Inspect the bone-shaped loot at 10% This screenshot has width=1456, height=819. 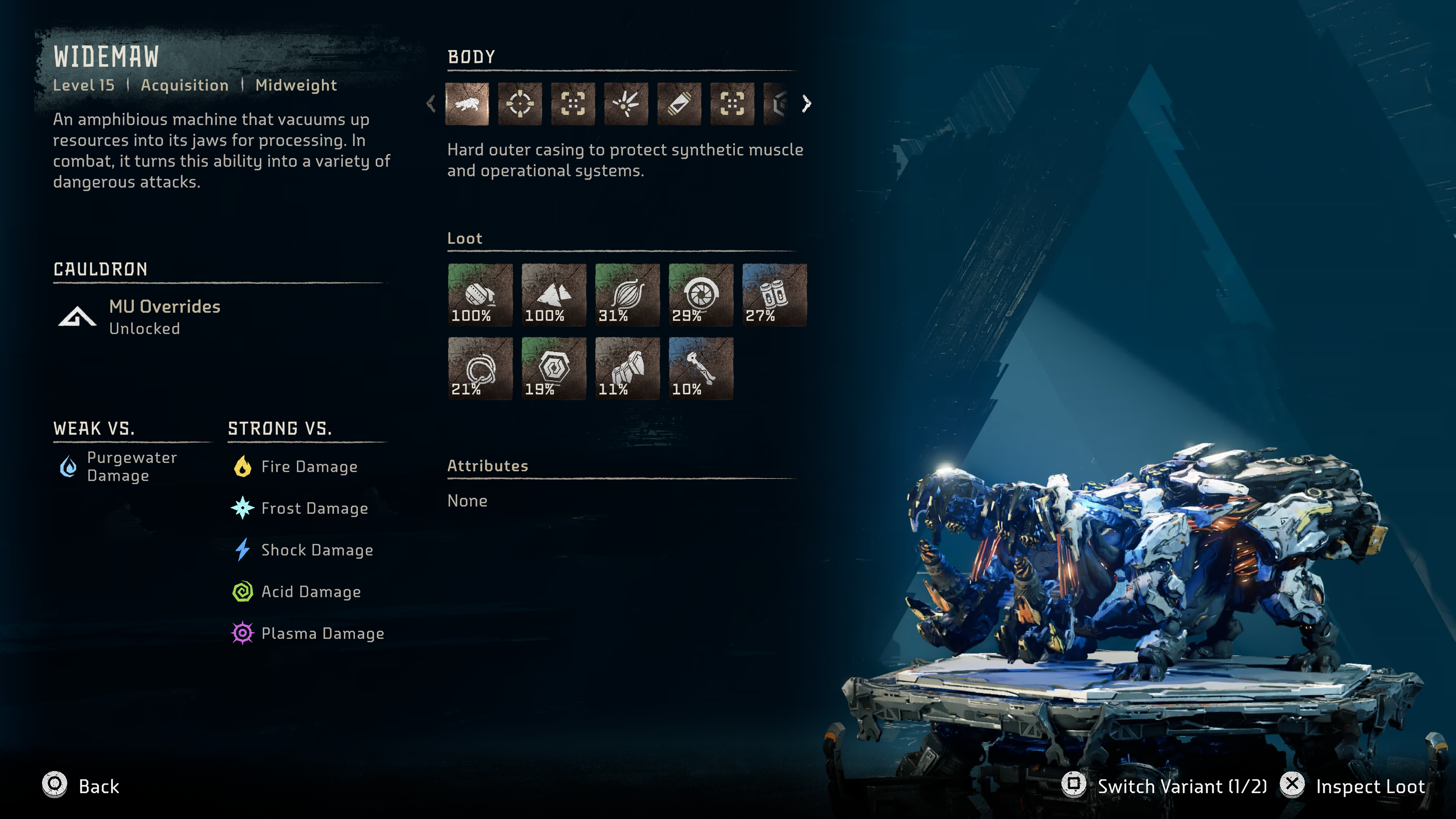pyautogui.click(x=700, y=368)
